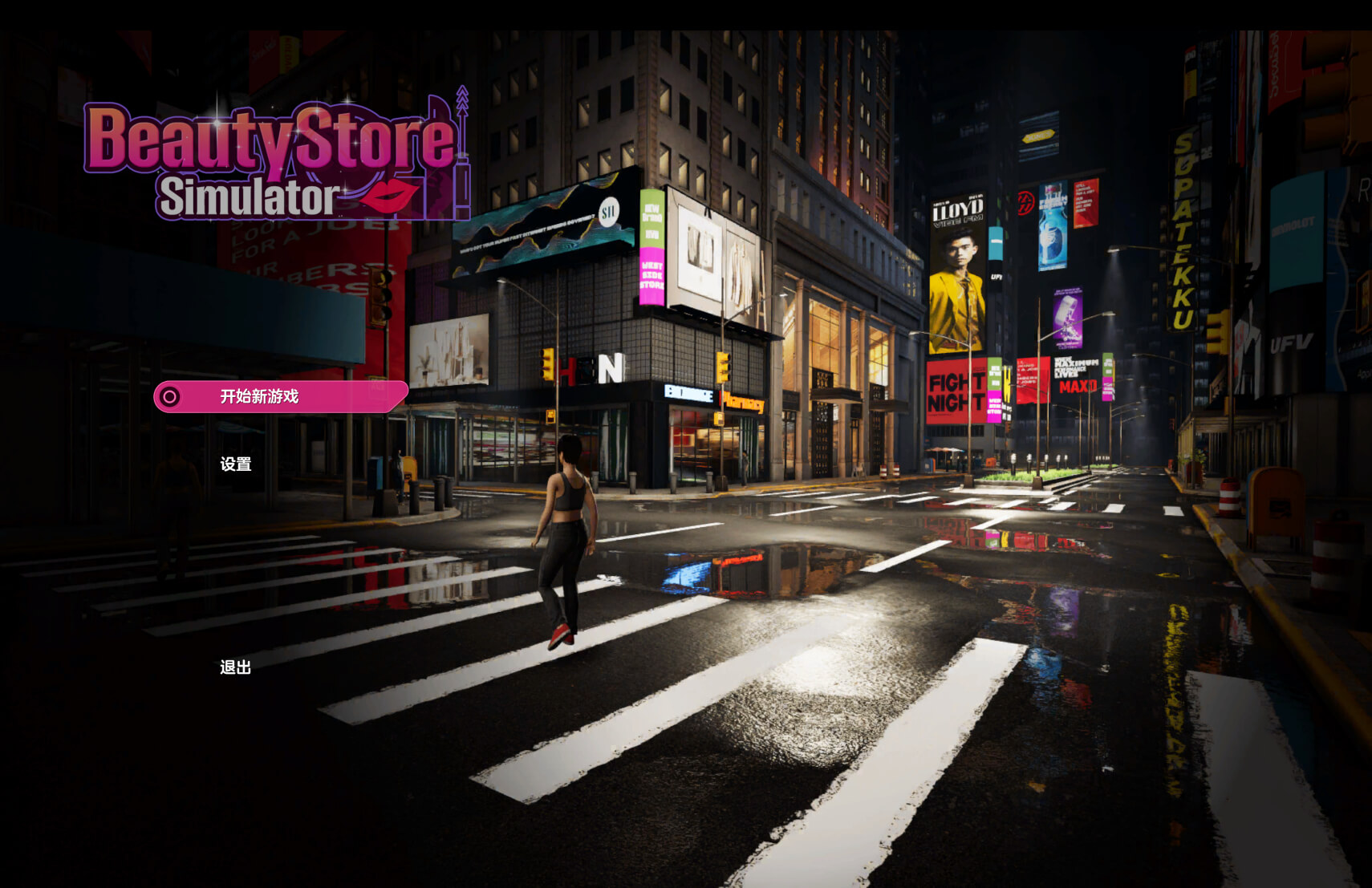
Task: Click the glowing HBN storefront sign
Action: coord(588,369)
